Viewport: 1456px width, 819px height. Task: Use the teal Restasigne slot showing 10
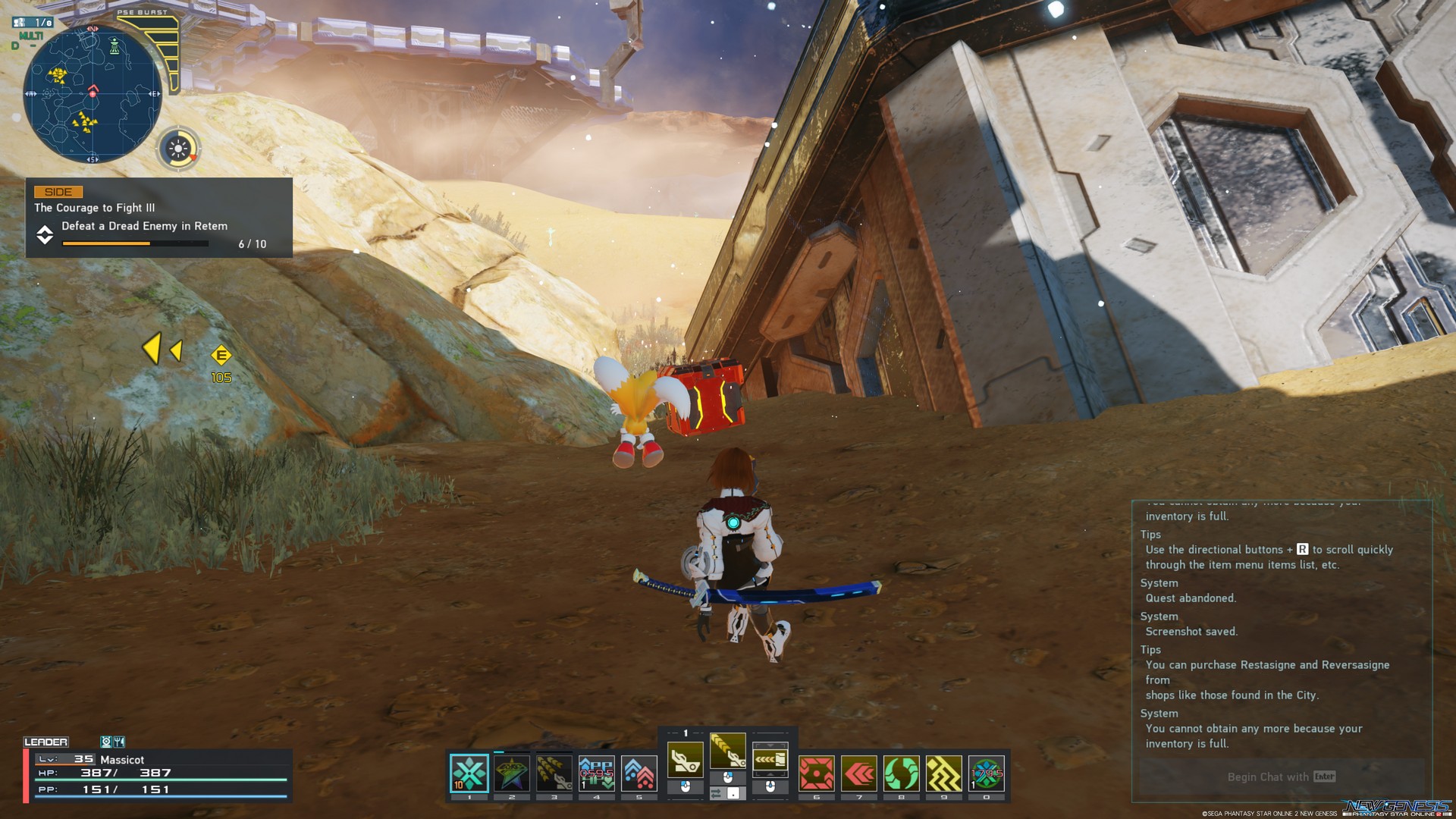click(469, 773)
